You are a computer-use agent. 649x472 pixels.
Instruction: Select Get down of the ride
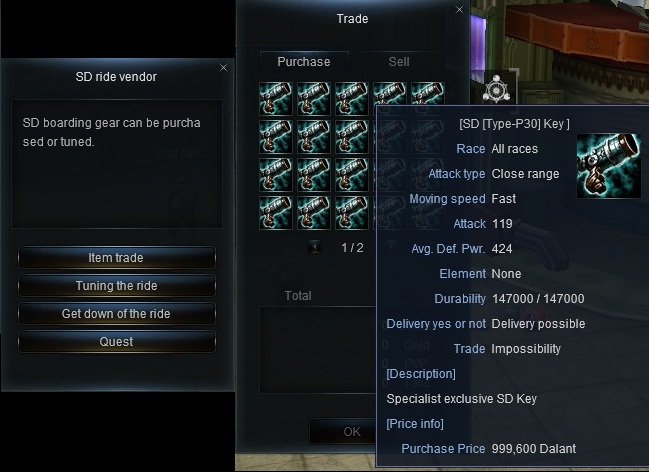pyautogui.click(x=116, y=314)
